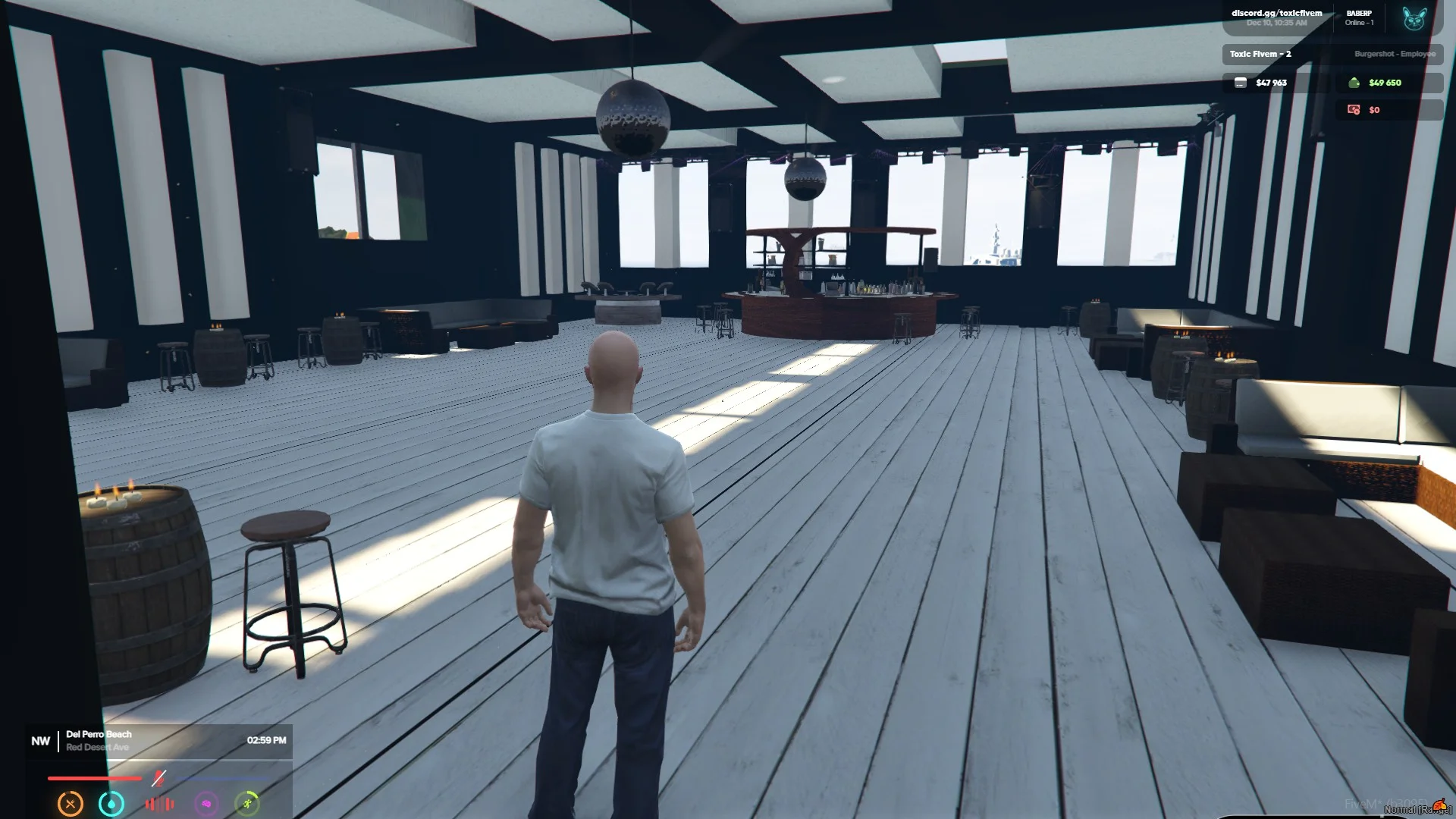Click the green wallet cash icon
1456x819 pixels.
pyautogui.click(x=1354, y=83)
